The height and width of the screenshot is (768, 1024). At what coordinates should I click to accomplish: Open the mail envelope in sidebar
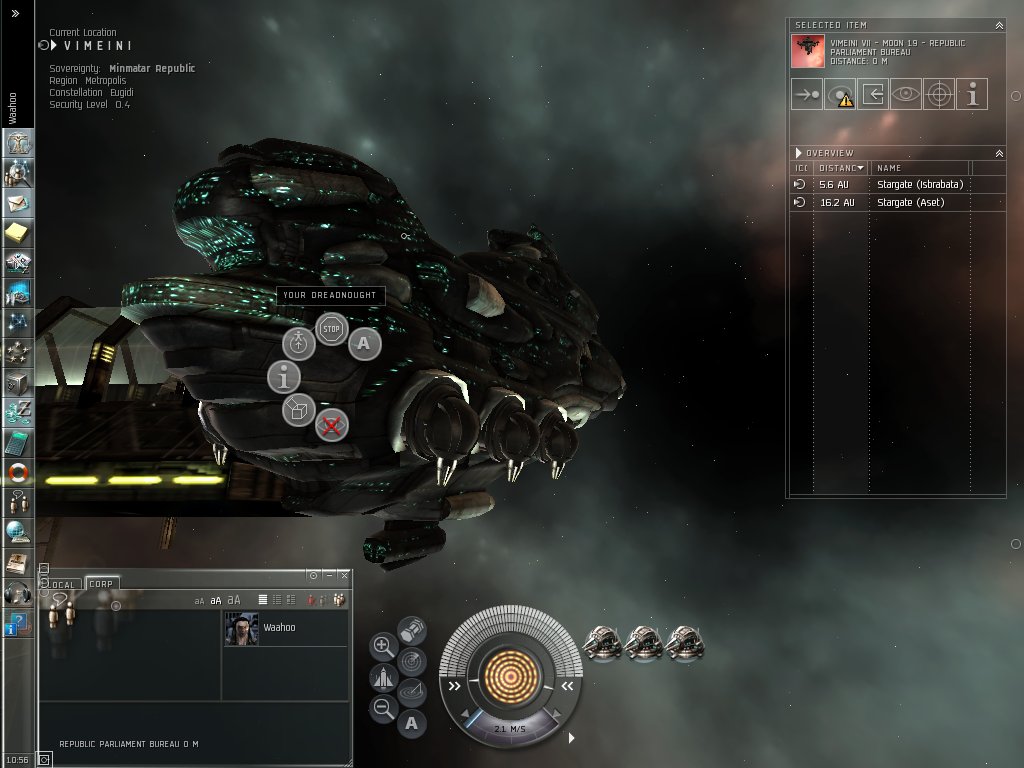click(x=18, y=203)
